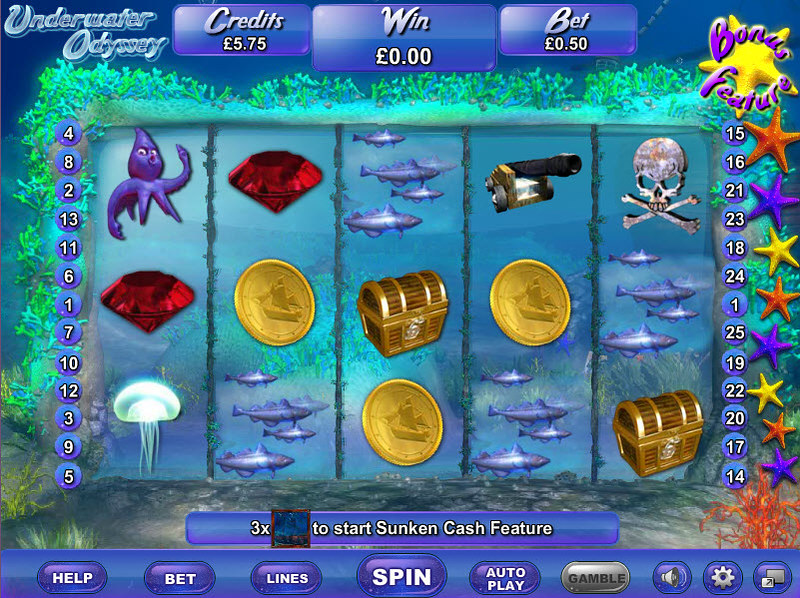Viewport: 800px width, 598px height.
Task: Start AUTO PLAY spins
Action: click(x=506, y=577)
